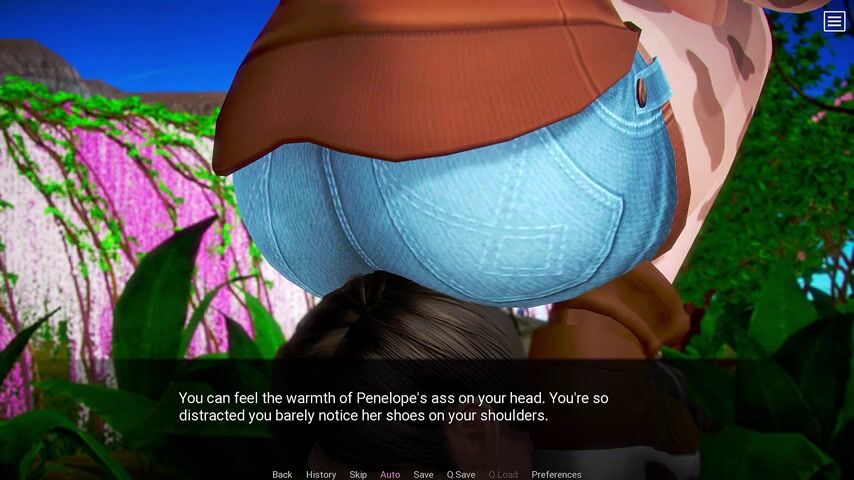Open the Save game screen

tap(423, 475)
